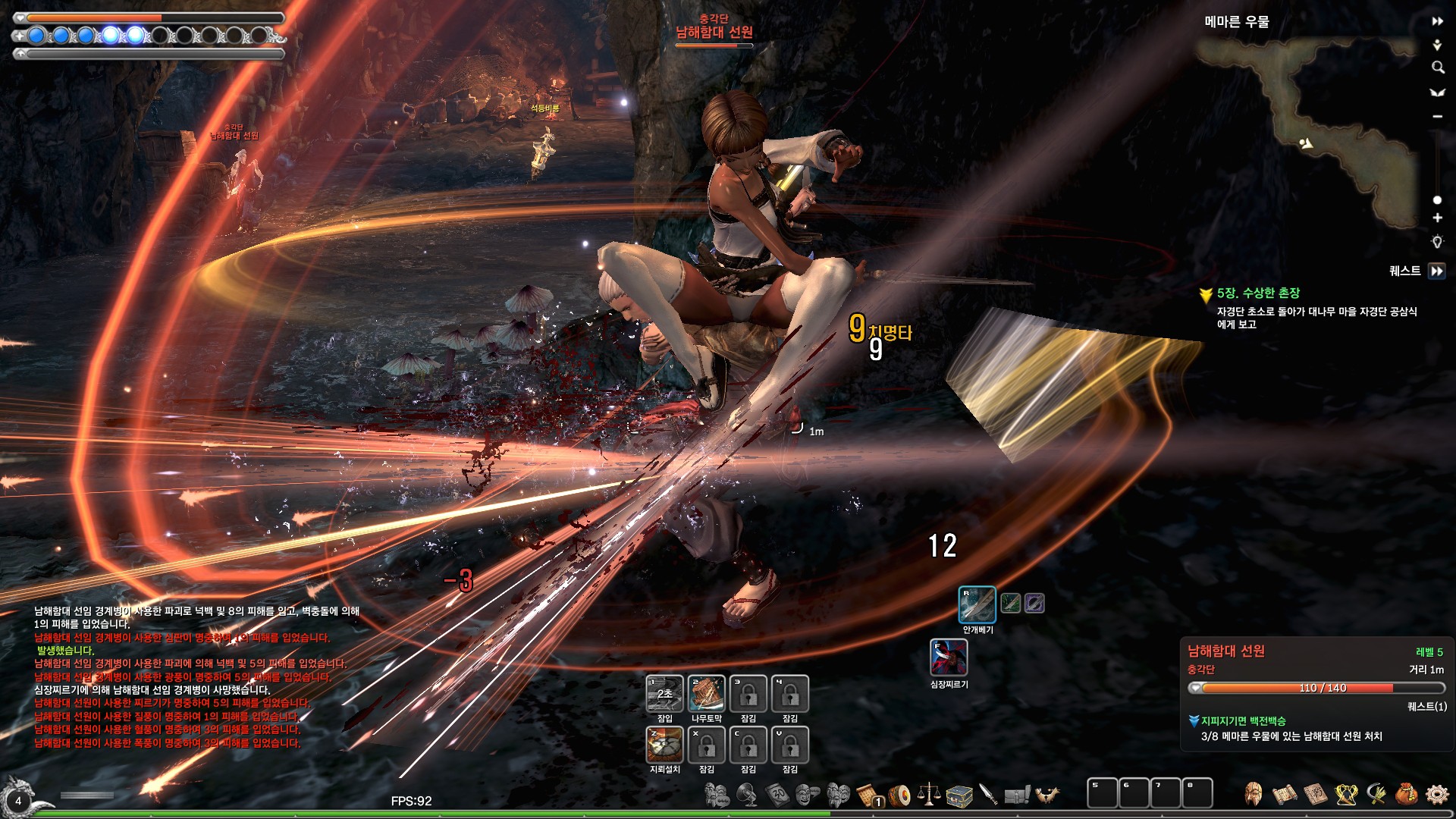
Task: Activate the 나무토막 skill slot
Action: tap(706, 693)
